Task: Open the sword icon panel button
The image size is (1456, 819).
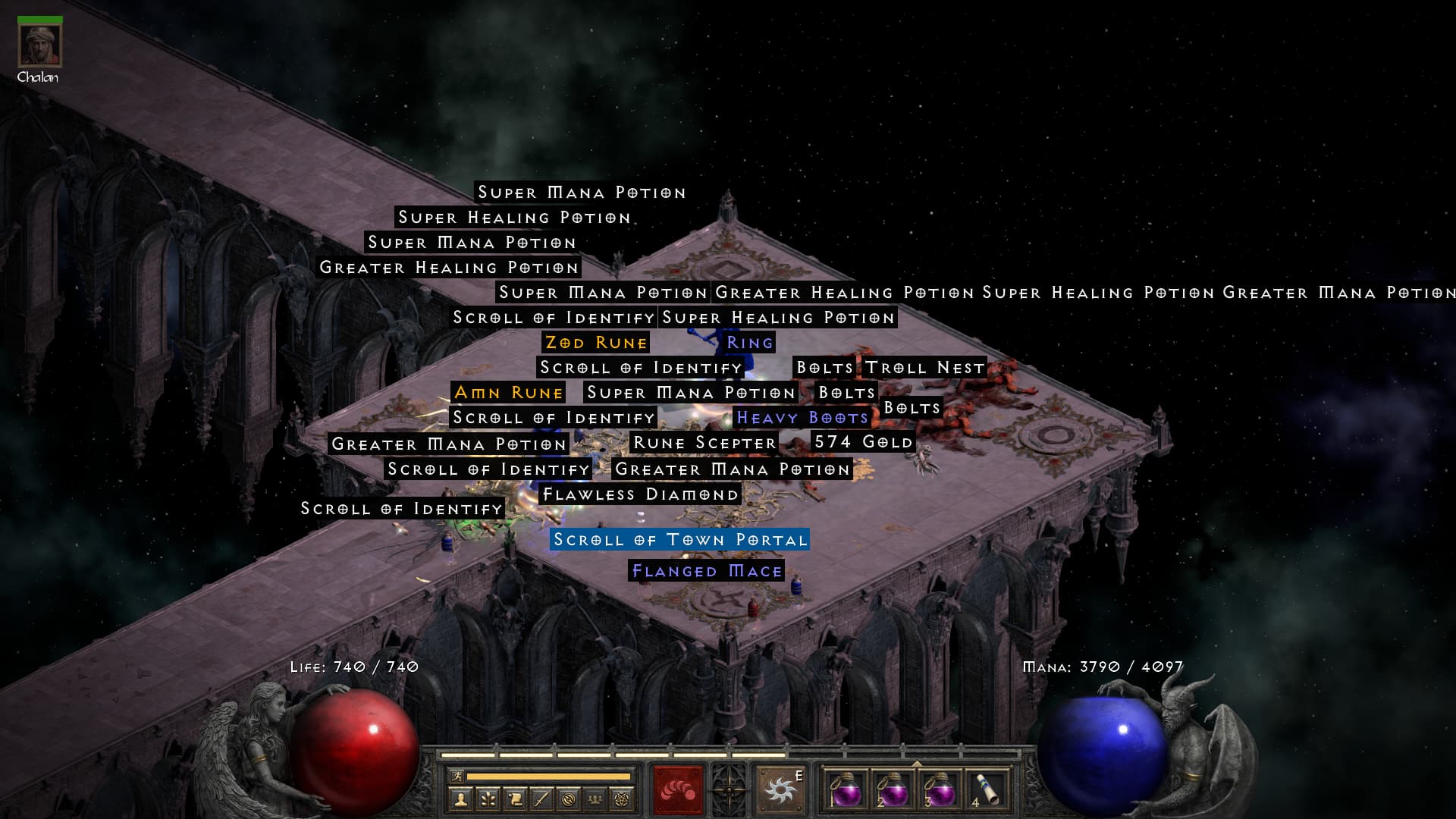Action: tap(541, 799)
